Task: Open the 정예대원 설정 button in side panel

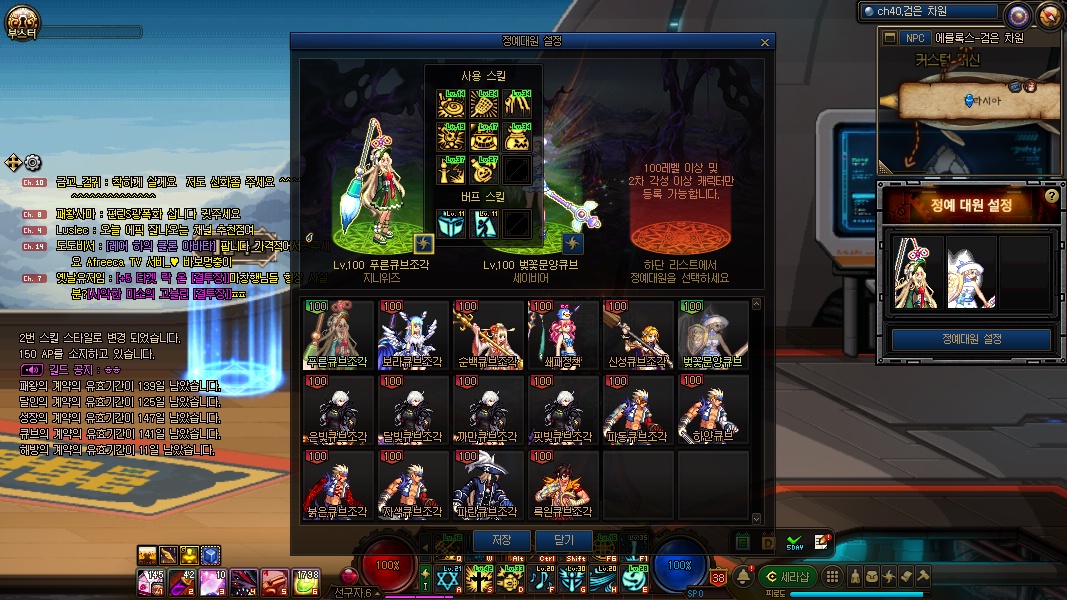Action: 970,339
